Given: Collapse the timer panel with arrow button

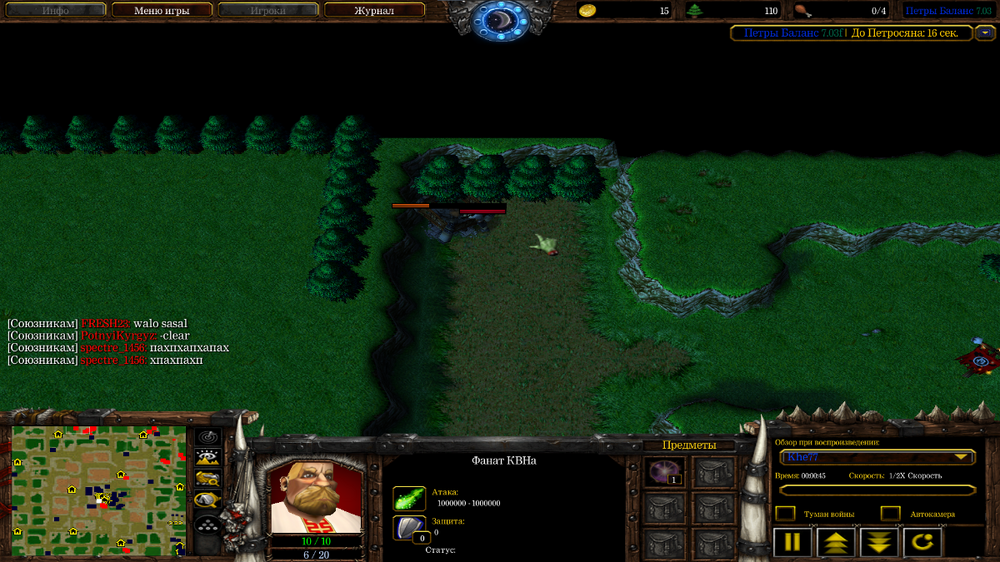Looking at the screenshot, I should [x=986, y=33].
